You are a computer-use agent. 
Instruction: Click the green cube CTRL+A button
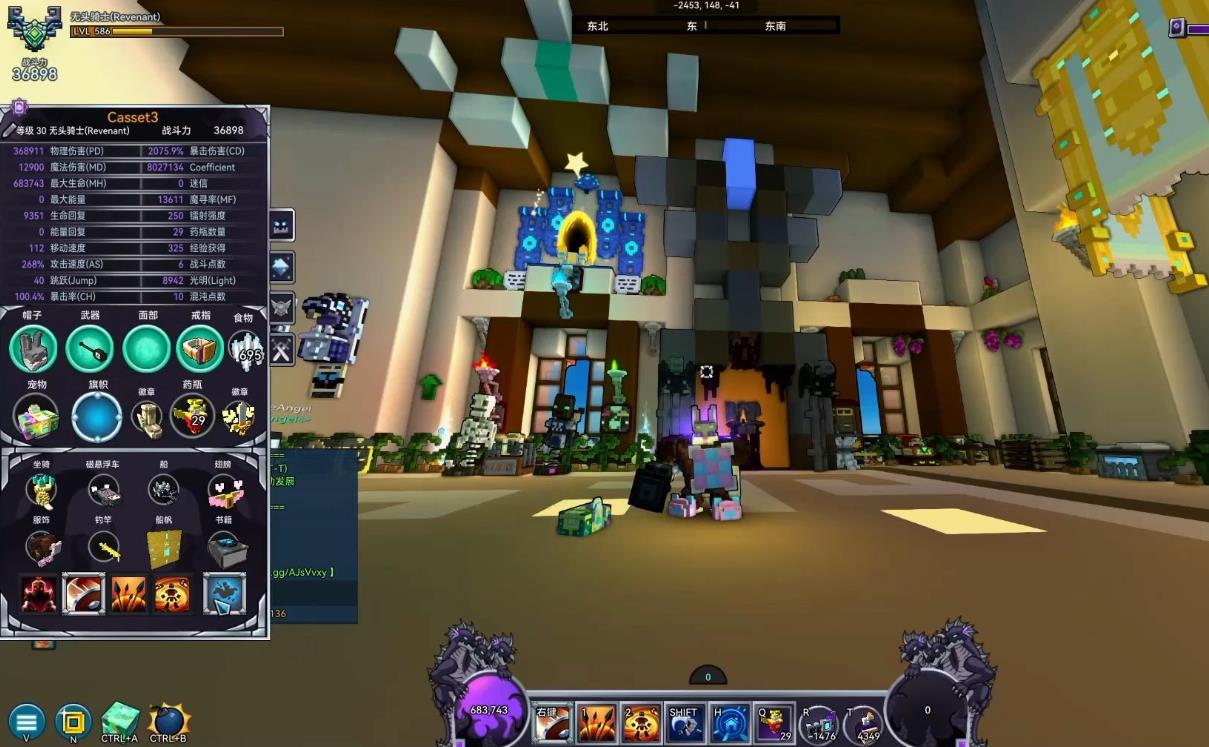point(120,720)
